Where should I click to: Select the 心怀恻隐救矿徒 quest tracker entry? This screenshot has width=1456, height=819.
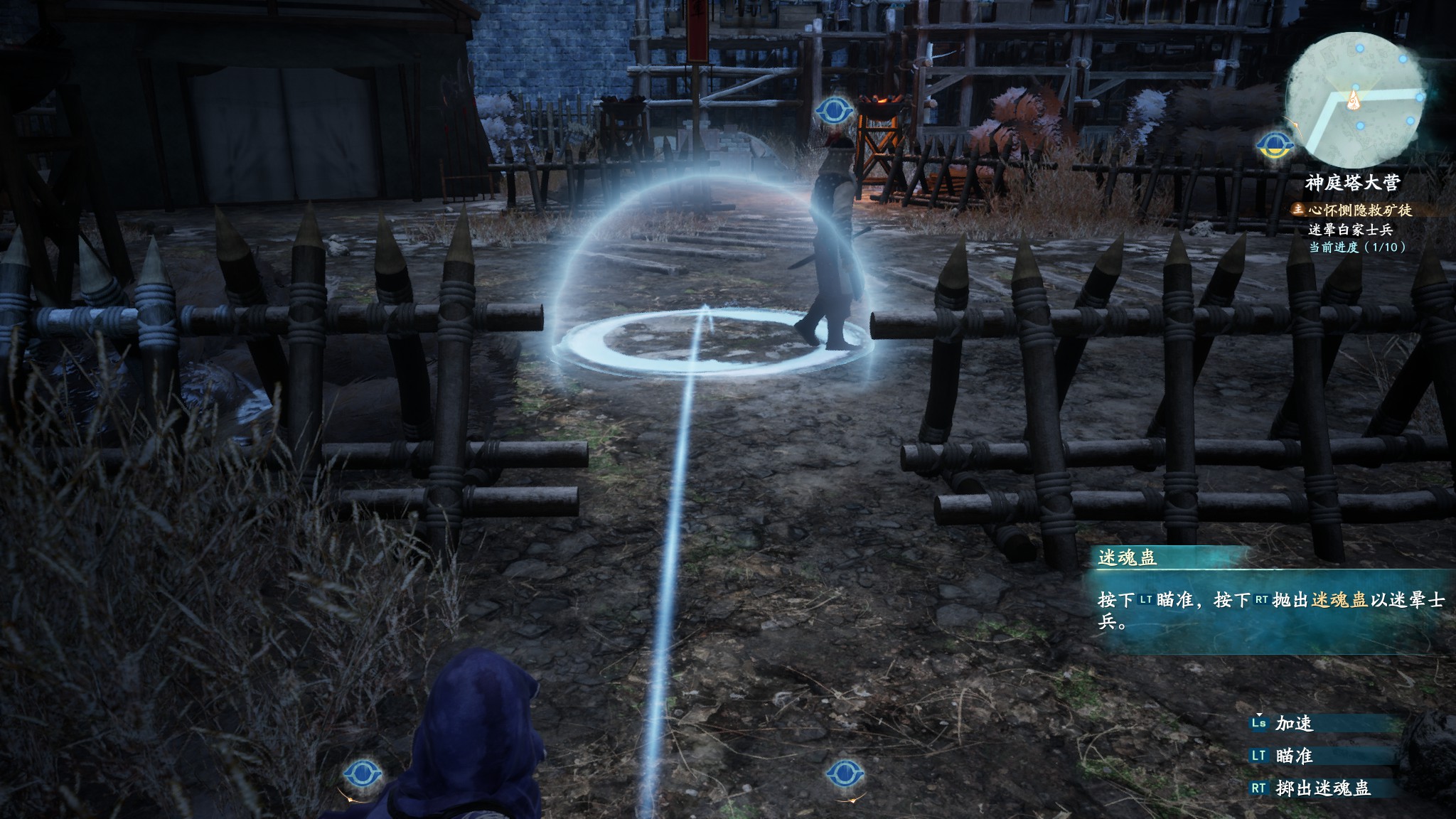pos(1350,210)
